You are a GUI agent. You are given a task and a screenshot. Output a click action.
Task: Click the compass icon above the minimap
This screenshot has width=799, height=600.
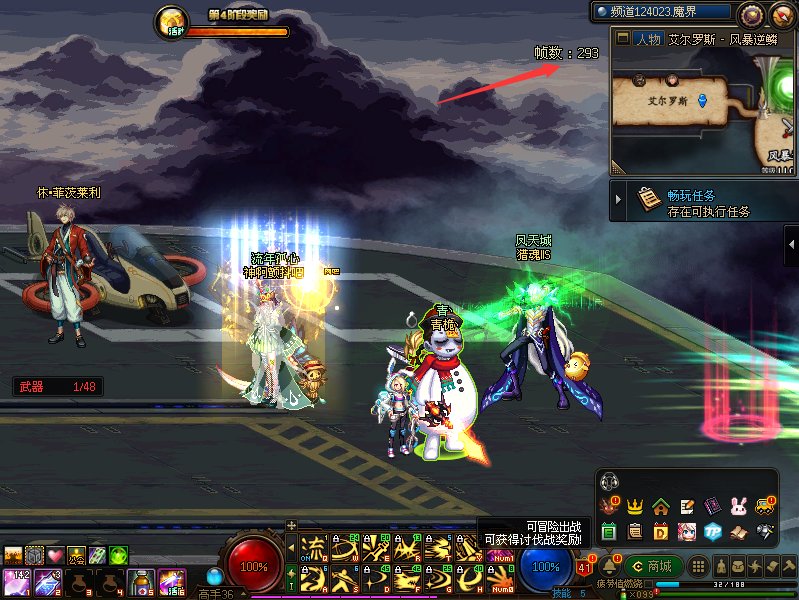752,14
